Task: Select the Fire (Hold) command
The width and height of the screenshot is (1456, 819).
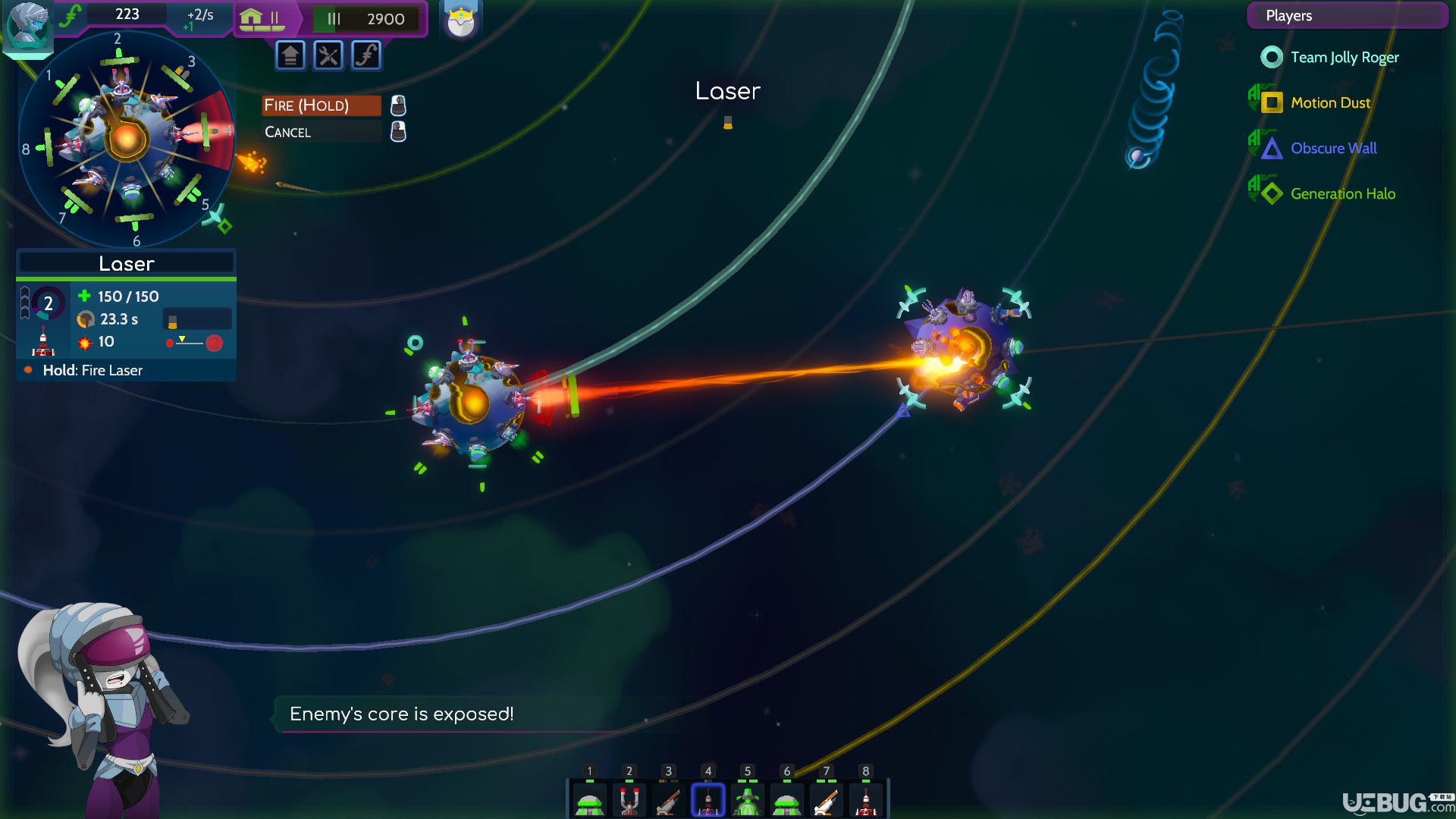Action: 321,105
